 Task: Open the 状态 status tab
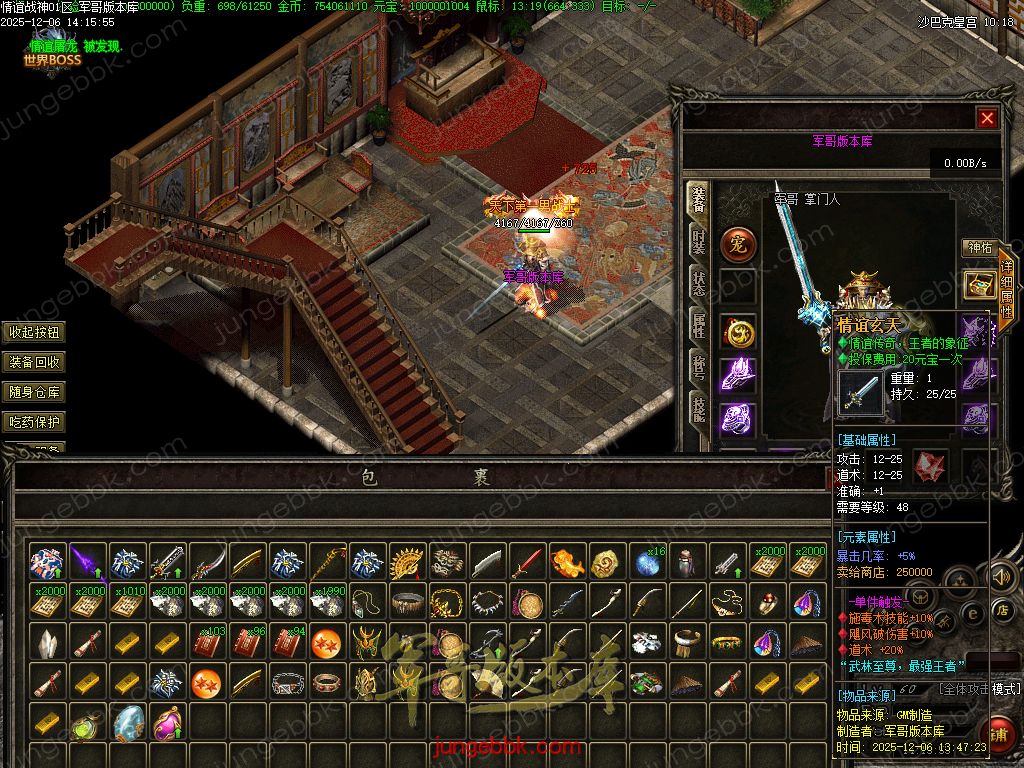click(699, 283)
